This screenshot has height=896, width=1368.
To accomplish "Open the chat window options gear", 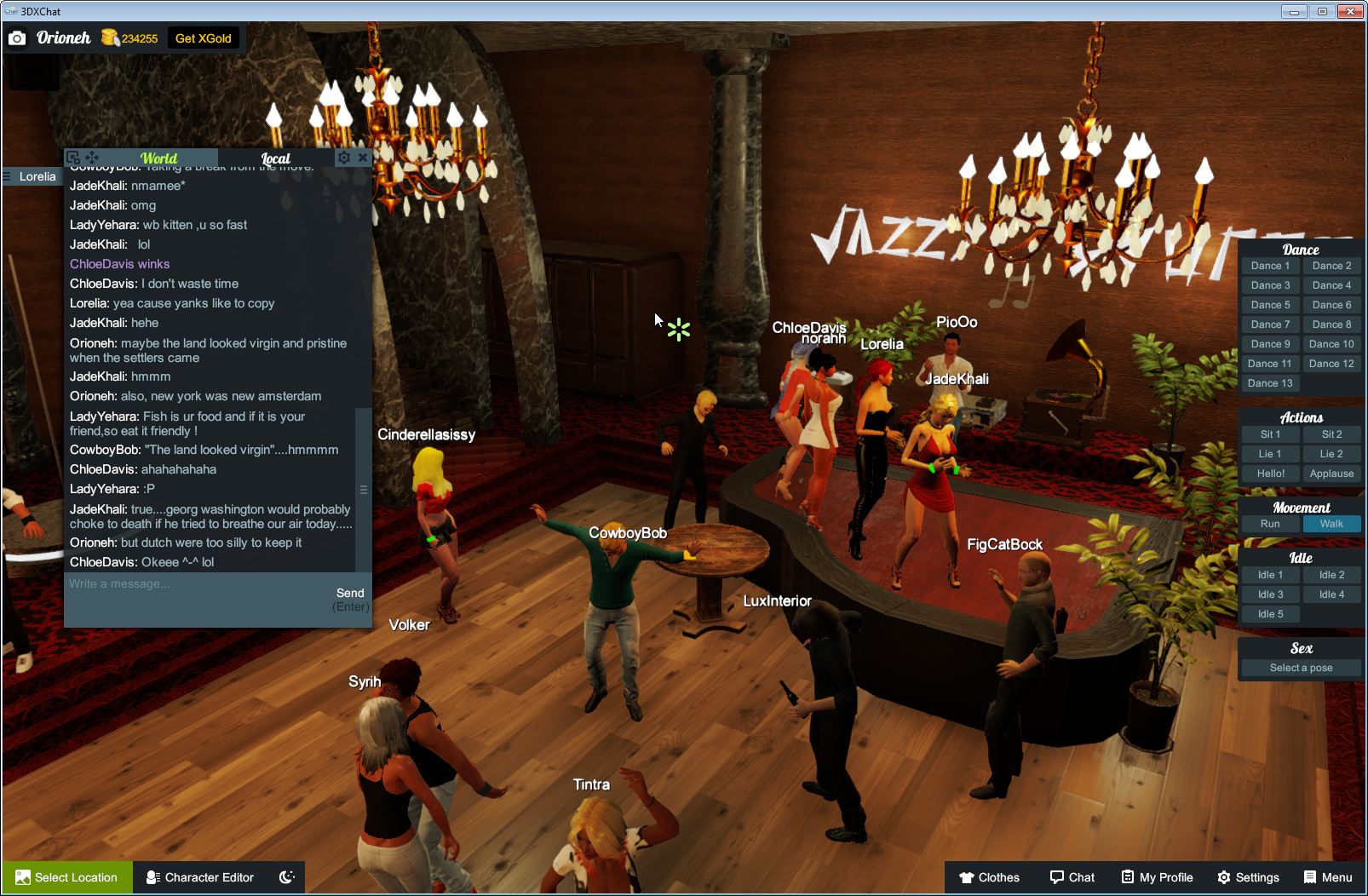I will tap(343, 158).
